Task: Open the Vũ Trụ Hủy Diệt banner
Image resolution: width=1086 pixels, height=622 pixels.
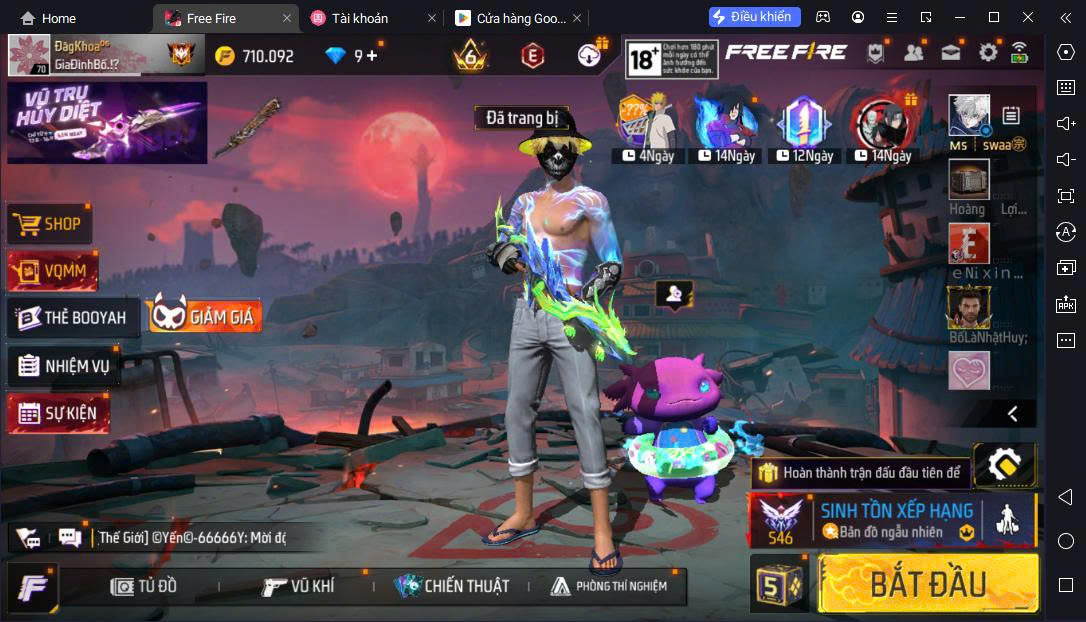Action: click(x=107, y=122)
